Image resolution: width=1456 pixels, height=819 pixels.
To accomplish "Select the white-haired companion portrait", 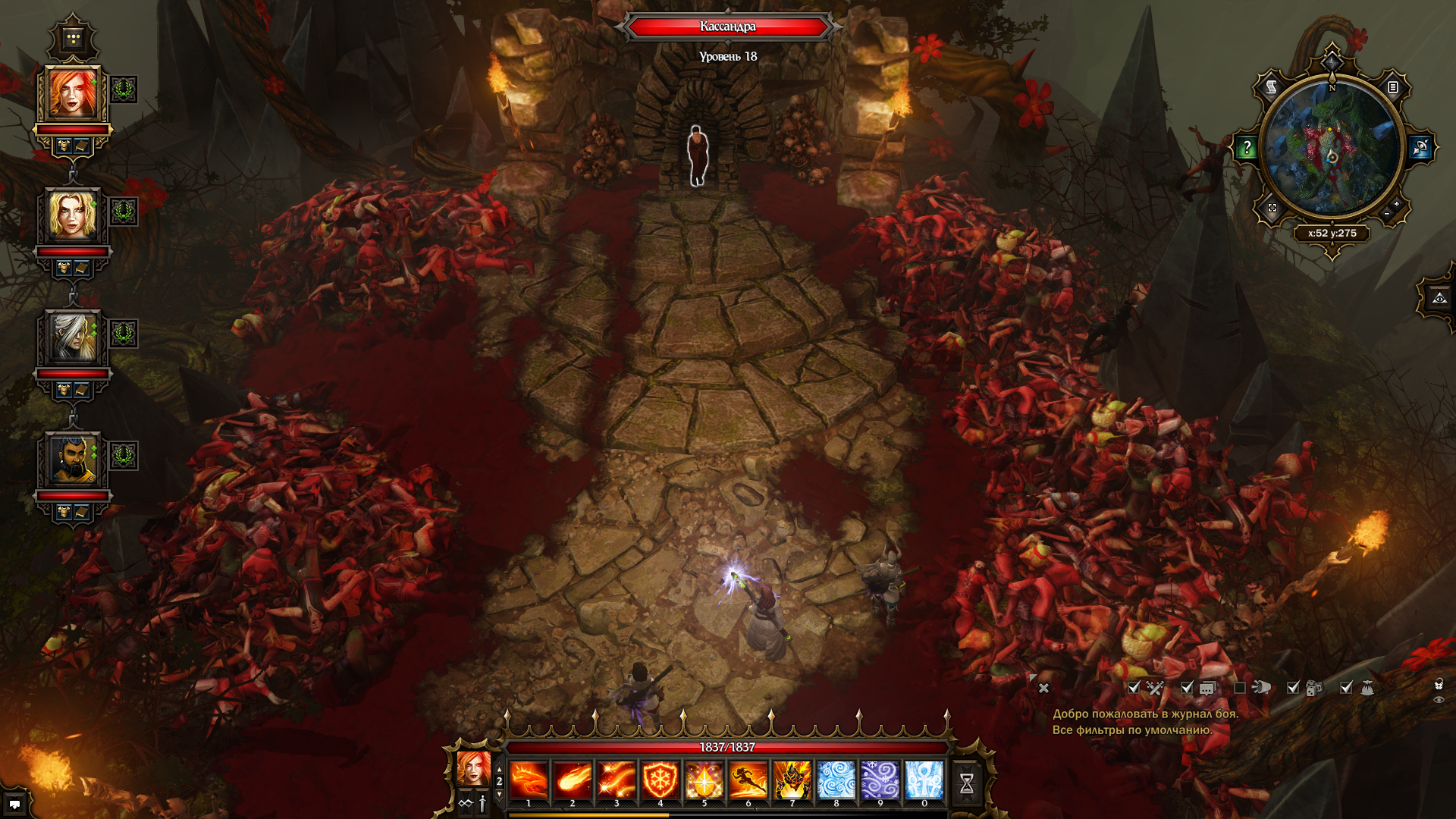I will (x=73, y=337).
